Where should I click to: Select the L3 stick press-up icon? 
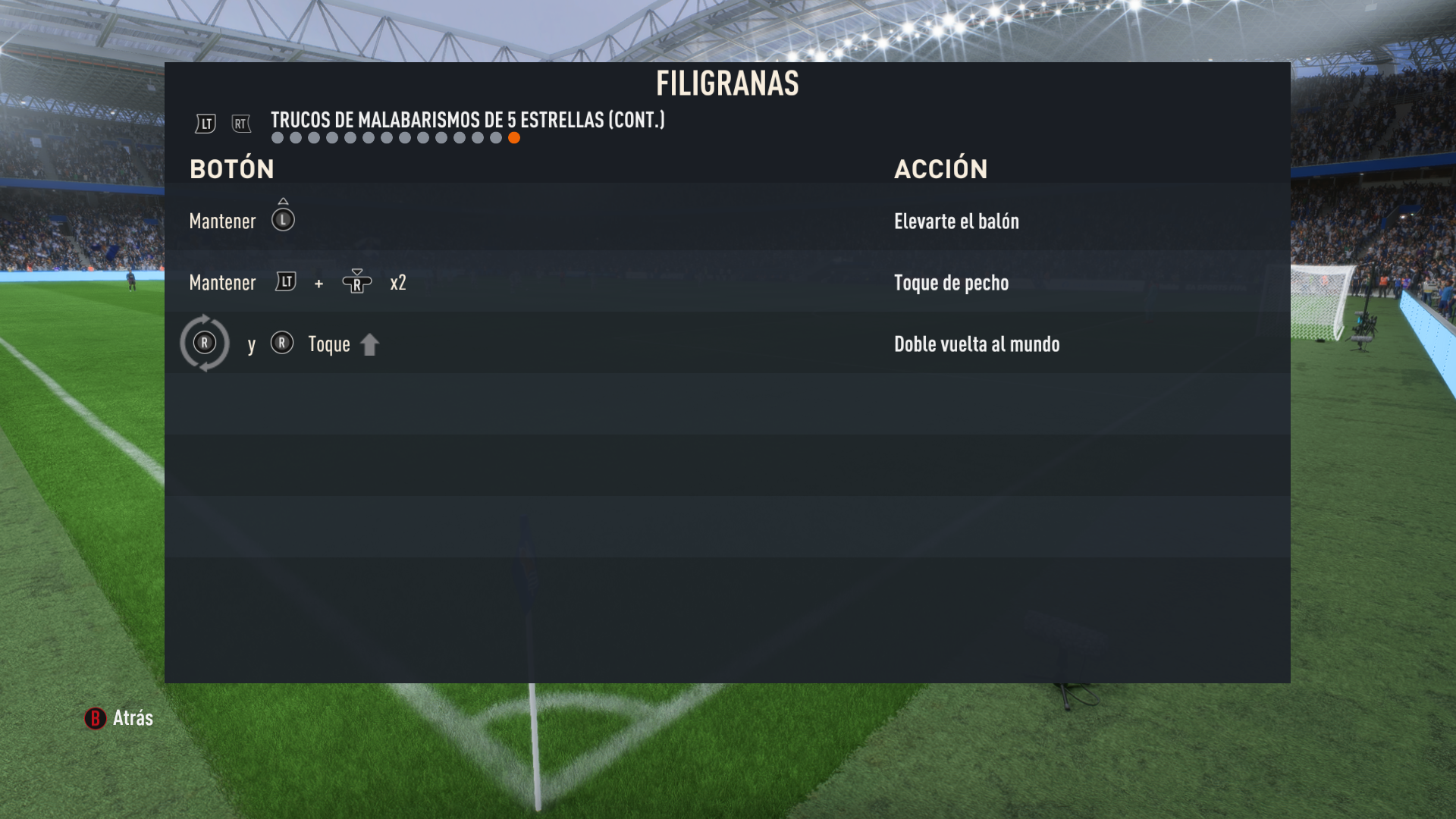(283, 218)
